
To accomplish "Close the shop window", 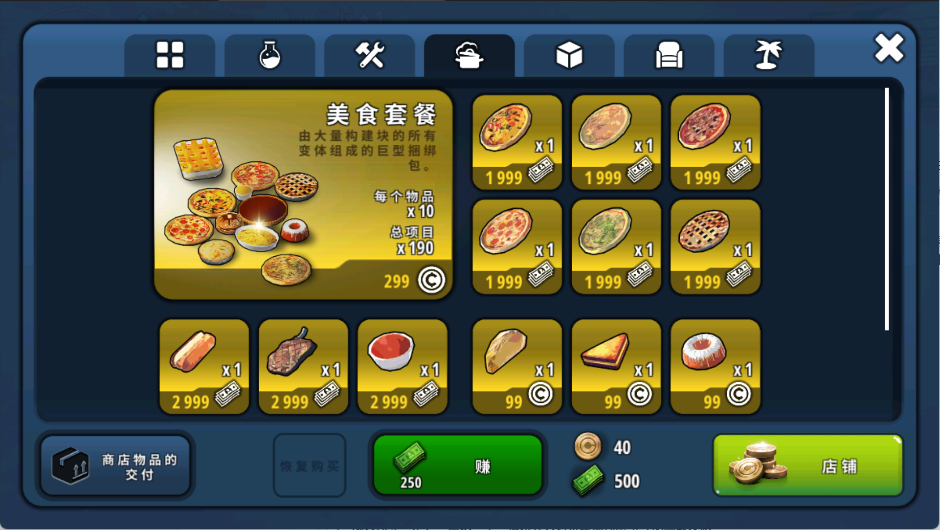I will pyautogui.click(x=888, y=48).
